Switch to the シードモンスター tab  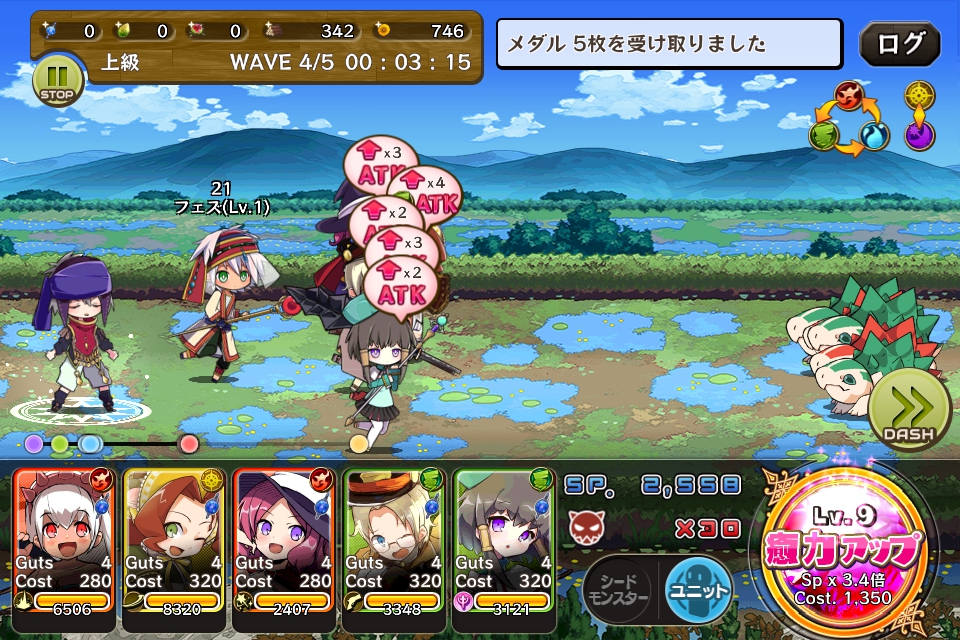point(618,589)
